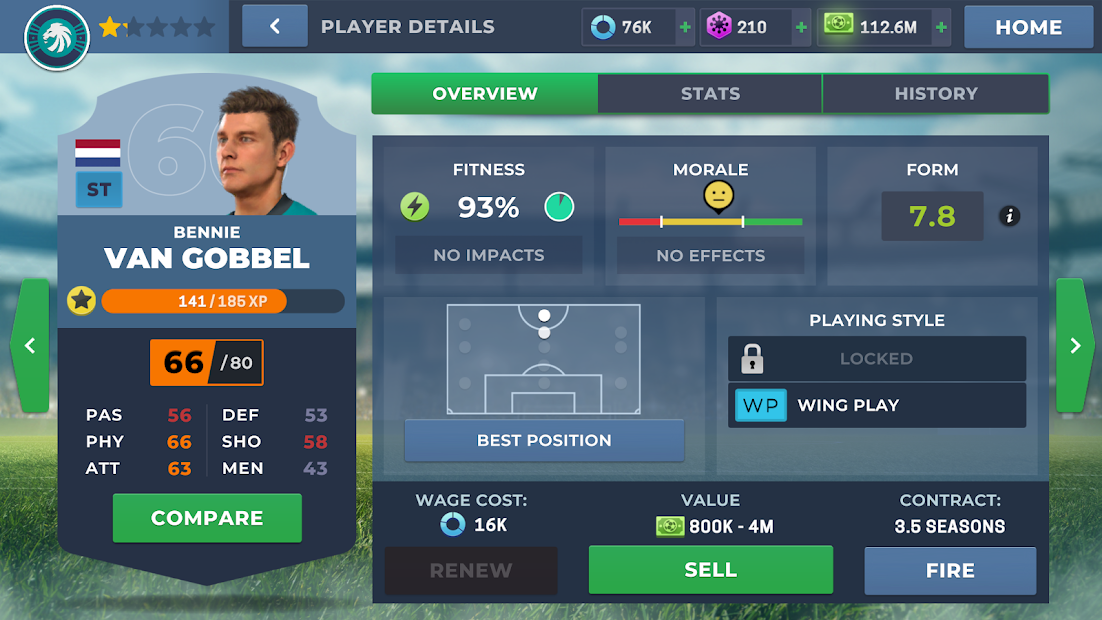Return to the HOME screen
Screen dimensions: 1102x620
[1028, 27]
